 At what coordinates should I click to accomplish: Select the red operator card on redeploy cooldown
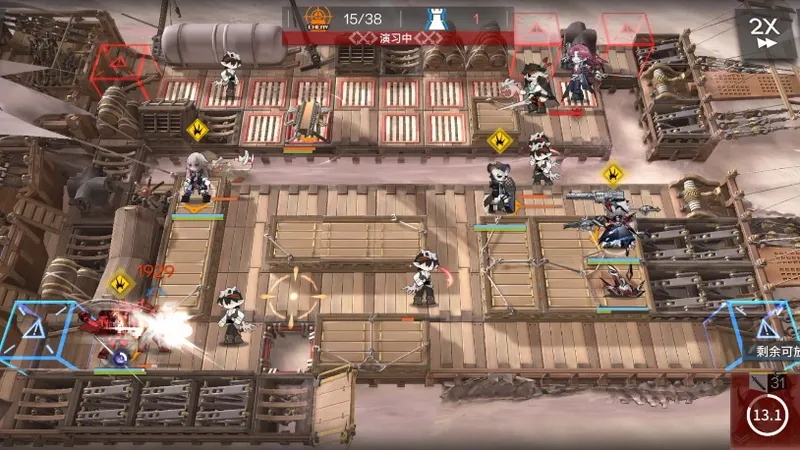click(766, 412)
